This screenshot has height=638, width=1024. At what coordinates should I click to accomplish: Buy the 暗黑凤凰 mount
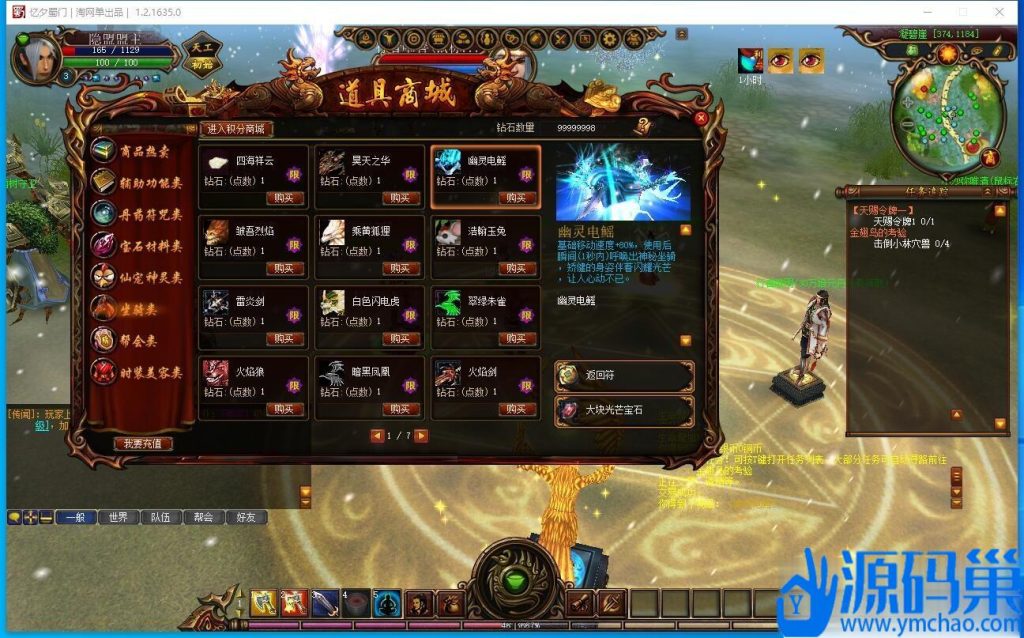click(400, 409)
